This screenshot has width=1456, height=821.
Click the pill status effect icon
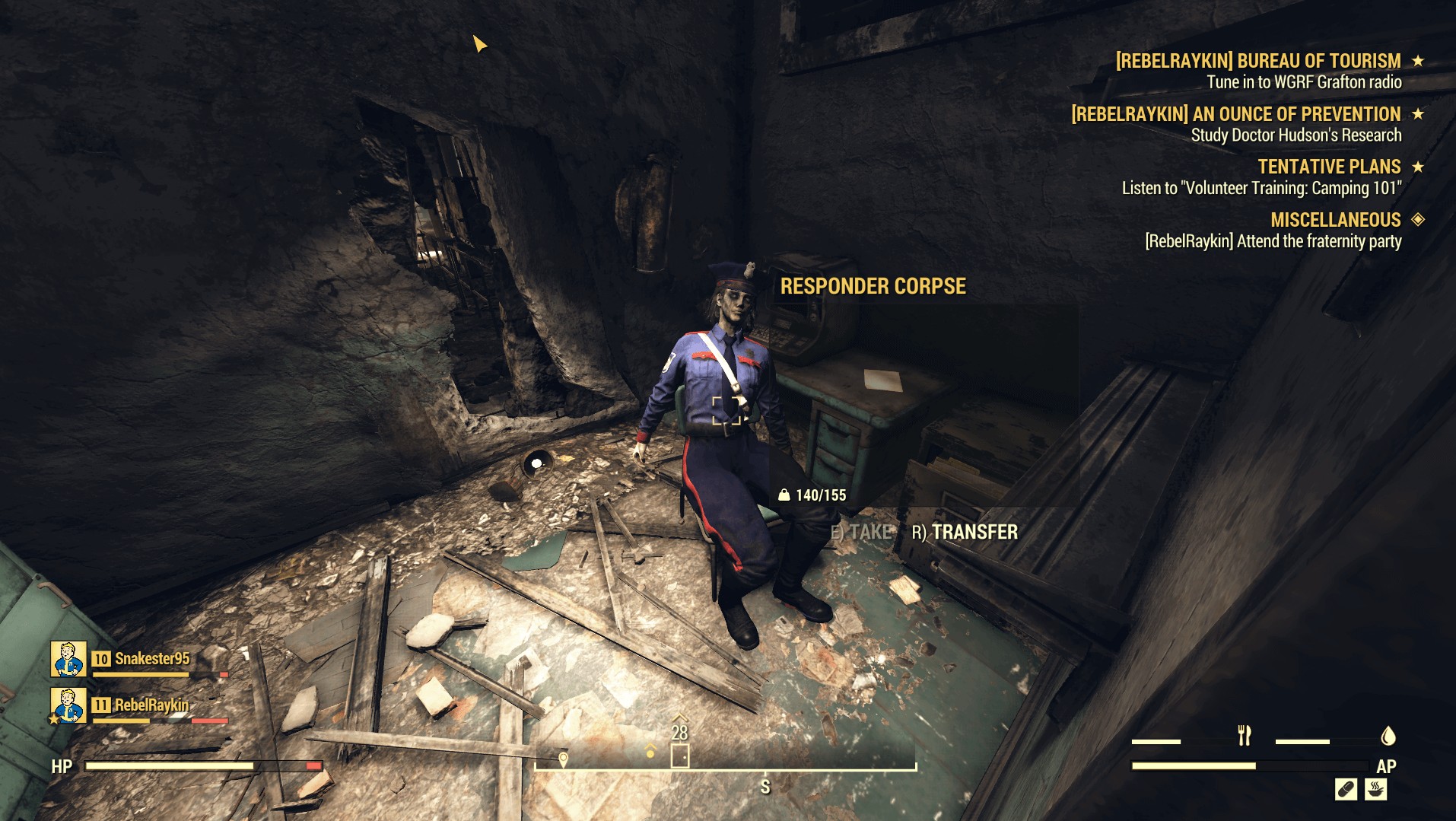click(x=1346, y=789)
